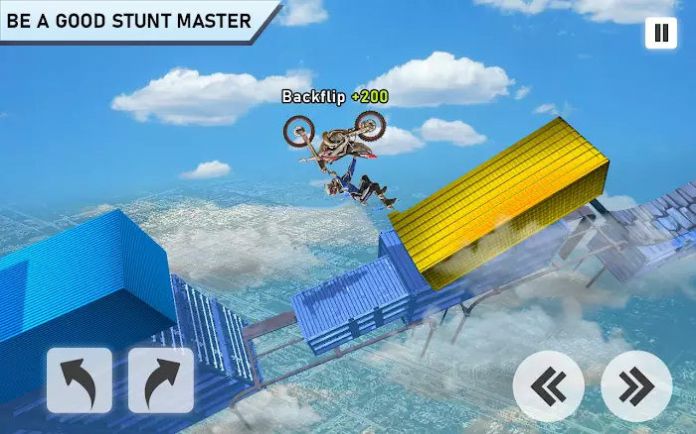Tap the lean-left curved arrow control
The image size is (696, 434).
(x=79, y=381)
